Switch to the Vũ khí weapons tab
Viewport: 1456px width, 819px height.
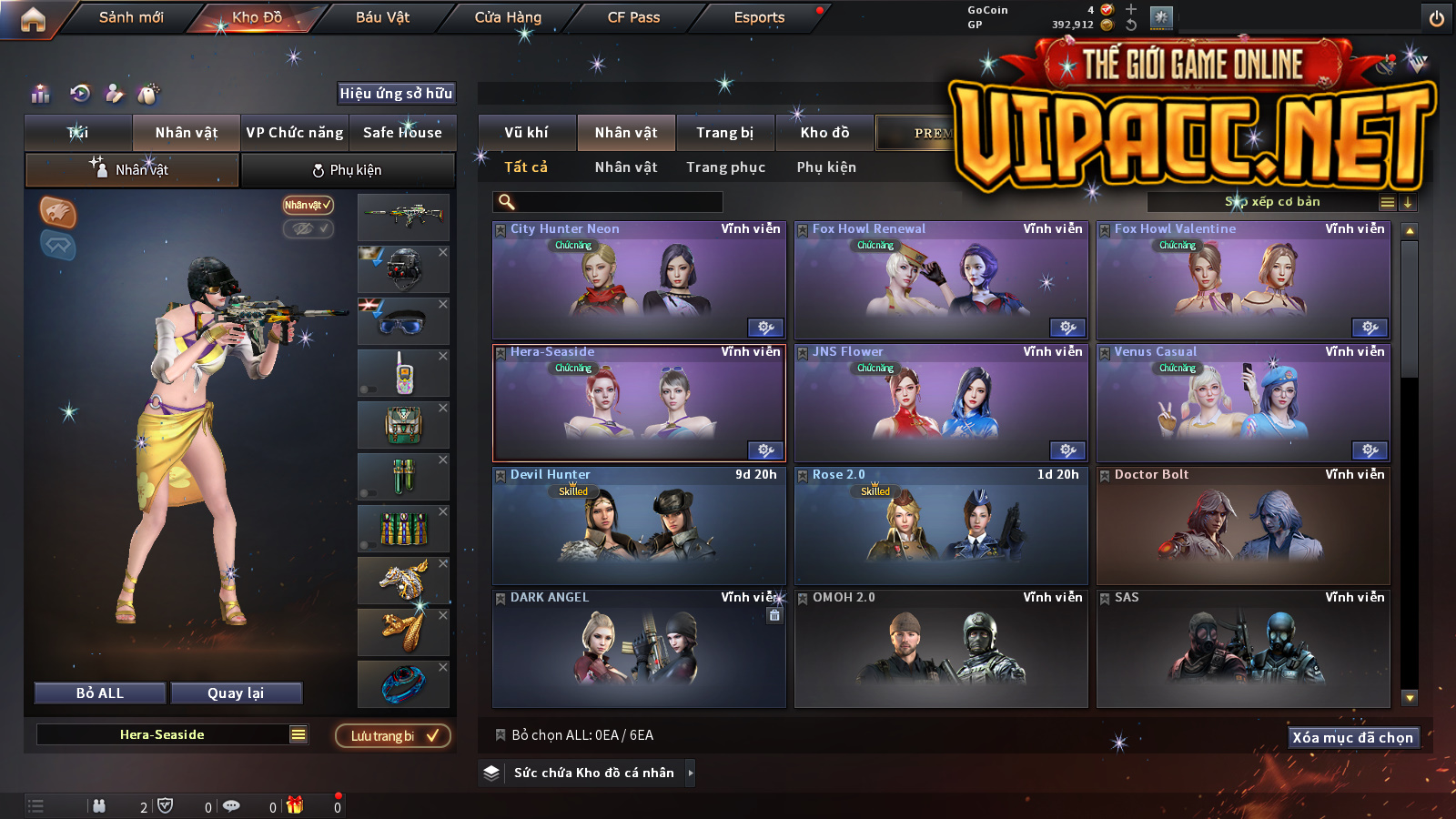[527, 133]
